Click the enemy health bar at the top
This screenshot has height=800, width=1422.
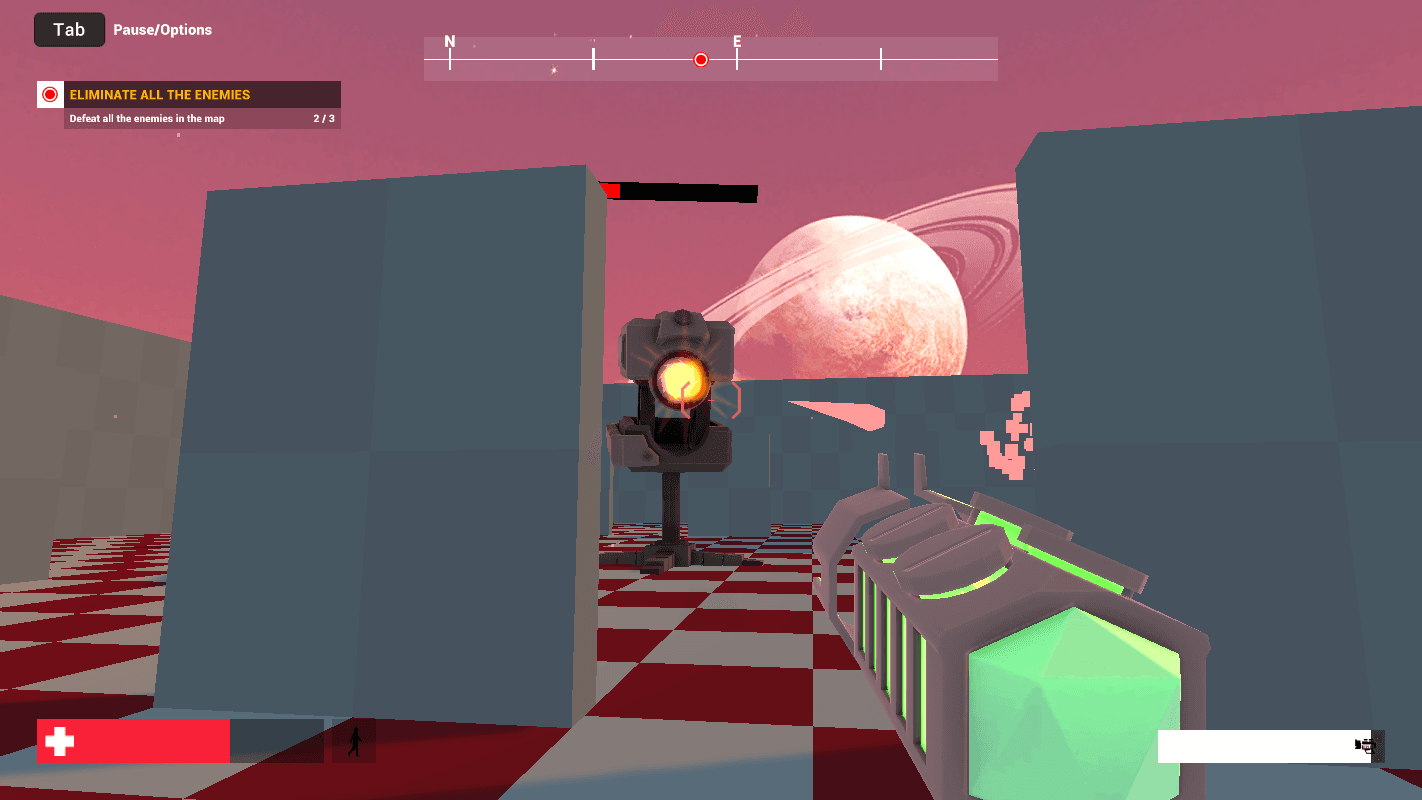(680, 192)
